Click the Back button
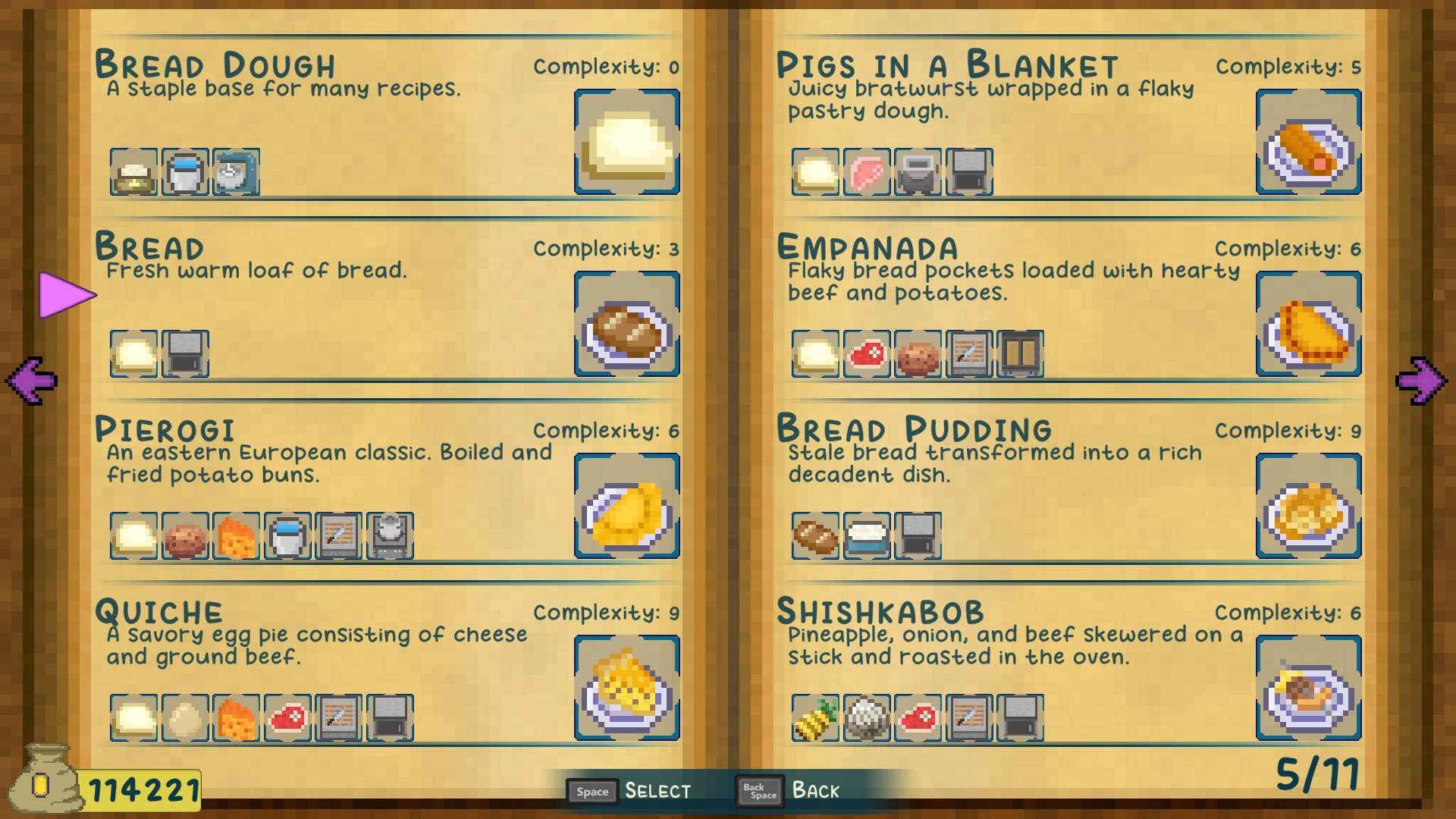This screenshot has height=819, width=1456. 790,791
